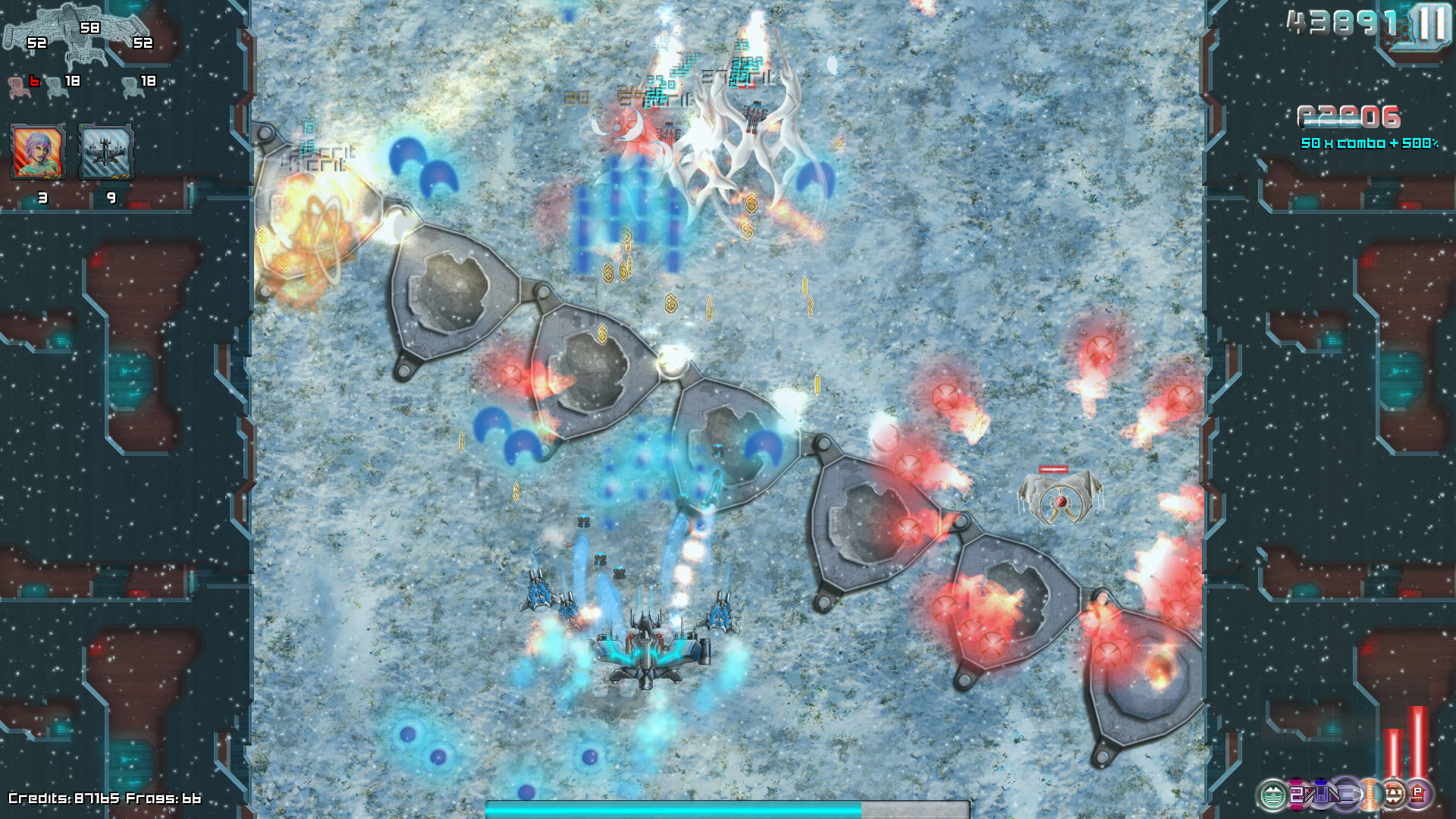Expand the 50 x combo bonus readout
This screenshot has width=1456, height=819.
point(1367,142)
